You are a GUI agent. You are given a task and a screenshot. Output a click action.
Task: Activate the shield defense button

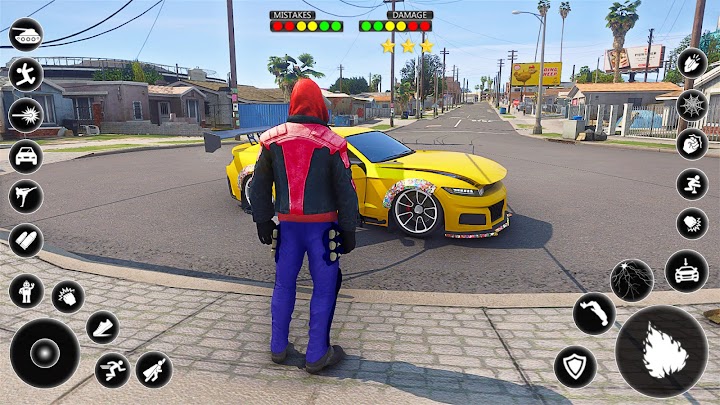575,366
